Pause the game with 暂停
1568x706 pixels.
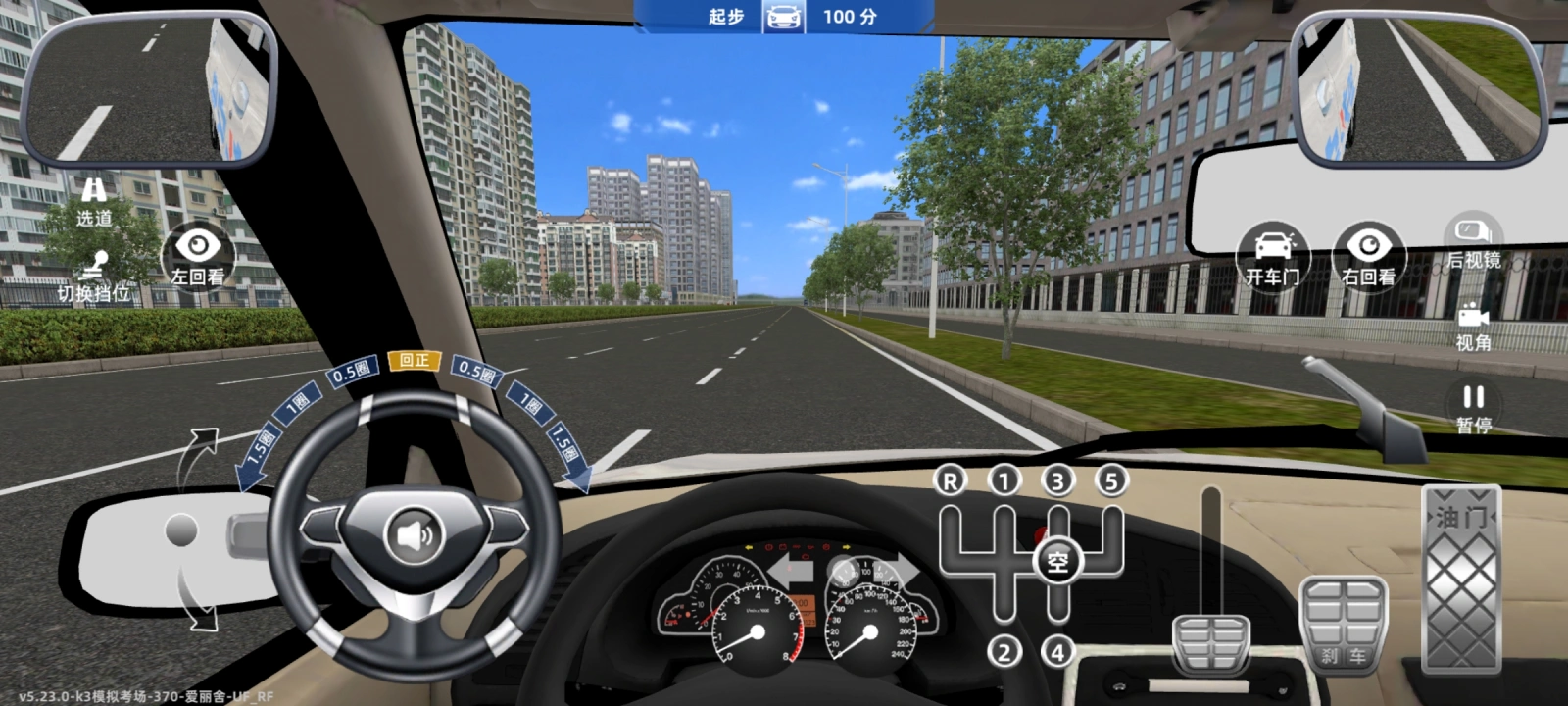pos(1473,408)
